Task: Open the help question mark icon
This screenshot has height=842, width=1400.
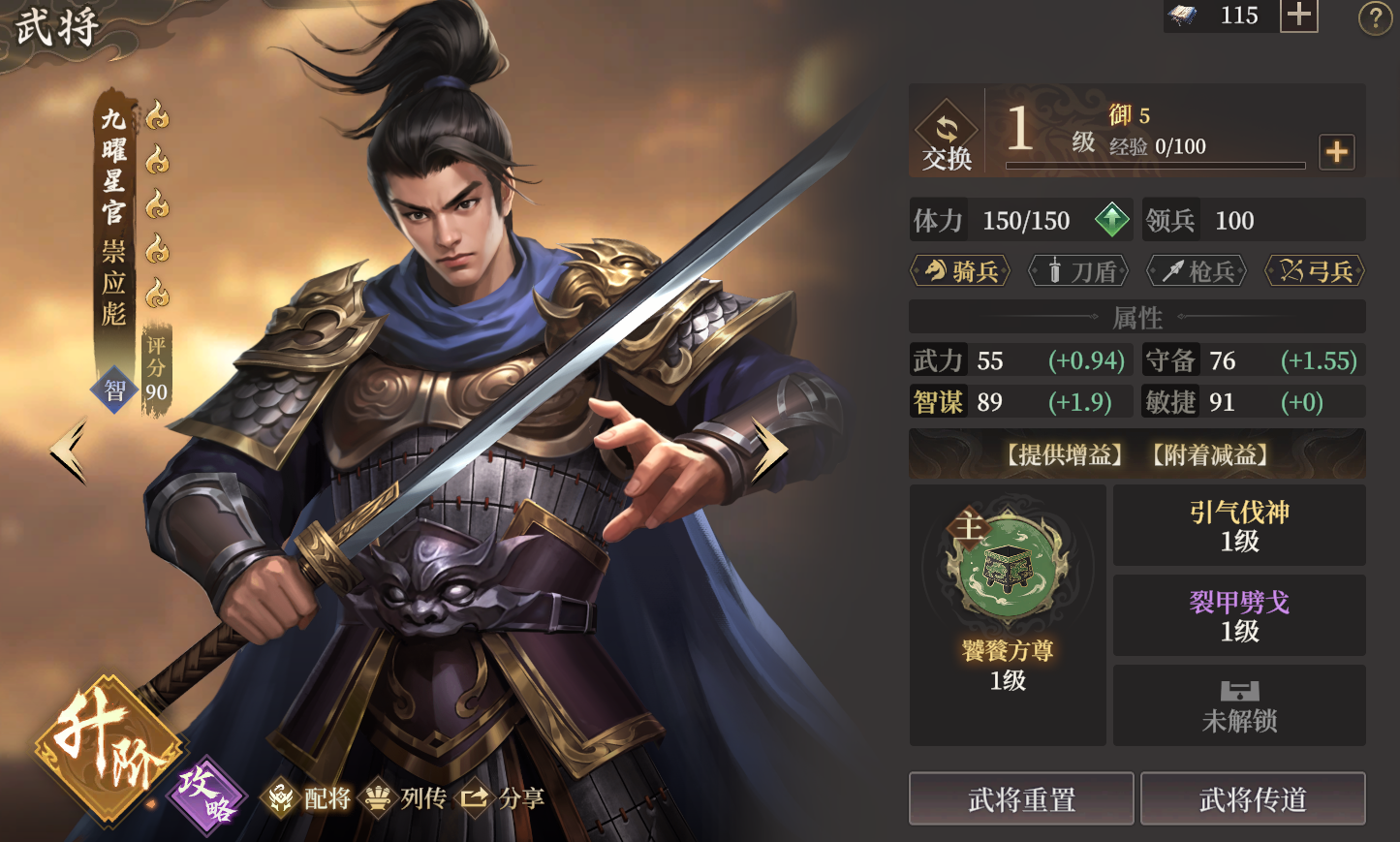Action: click(x=1376, y=16)
